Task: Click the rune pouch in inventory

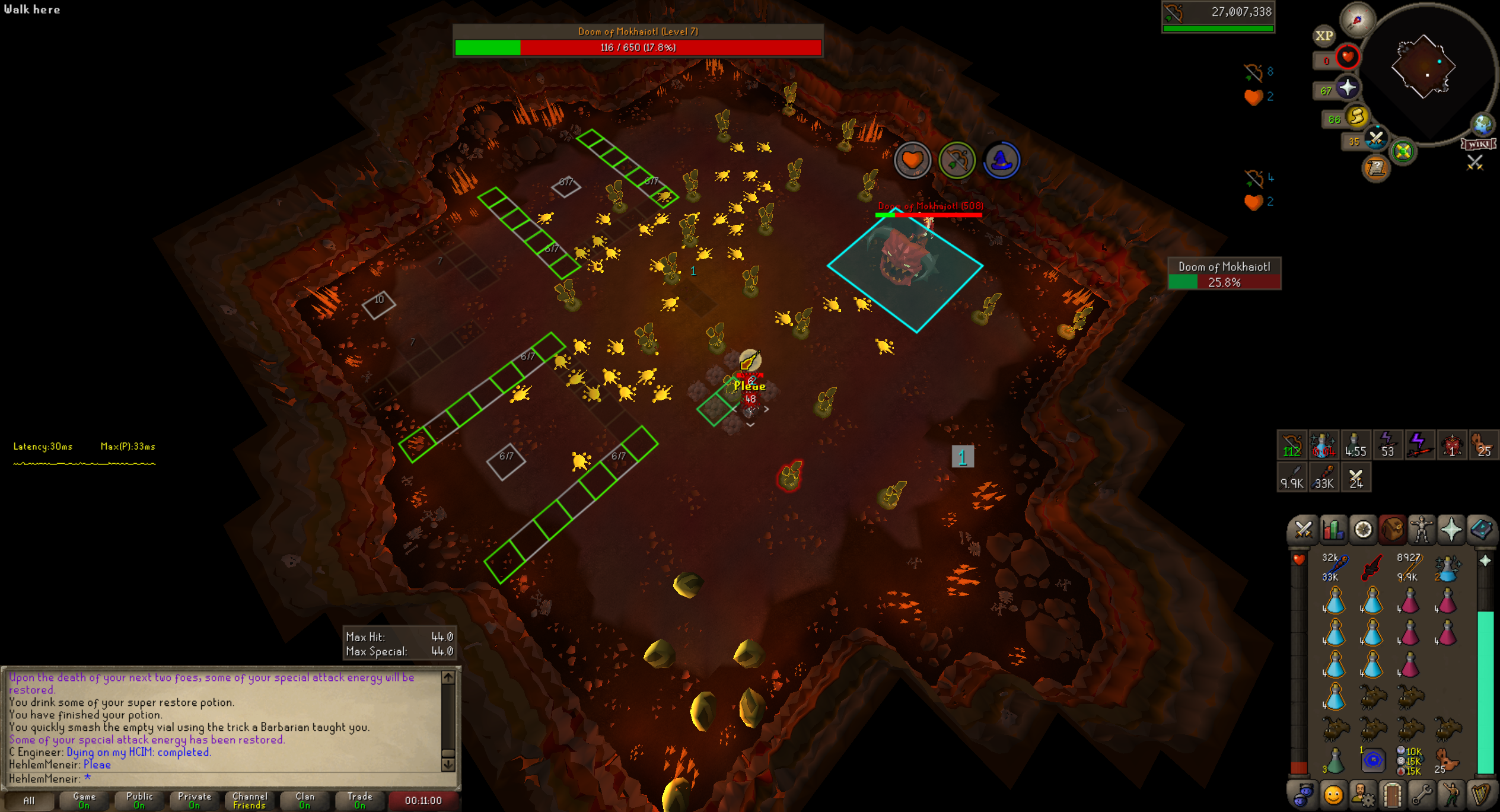Action: click(1372, 760)
